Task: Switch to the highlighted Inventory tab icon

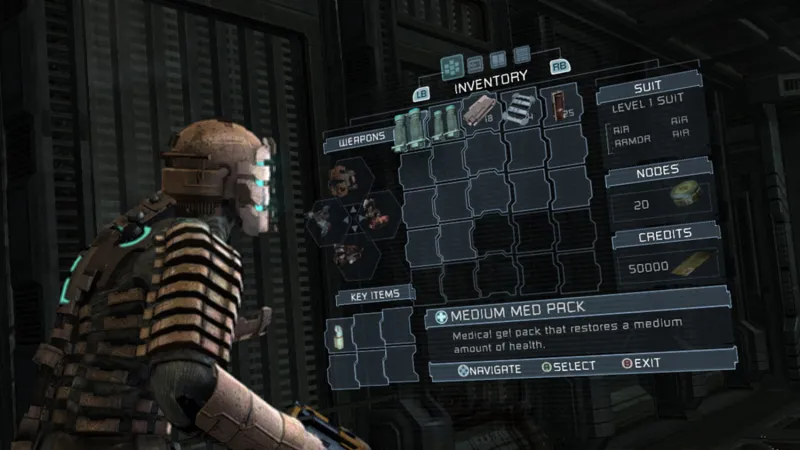Action: pos(453,64)
